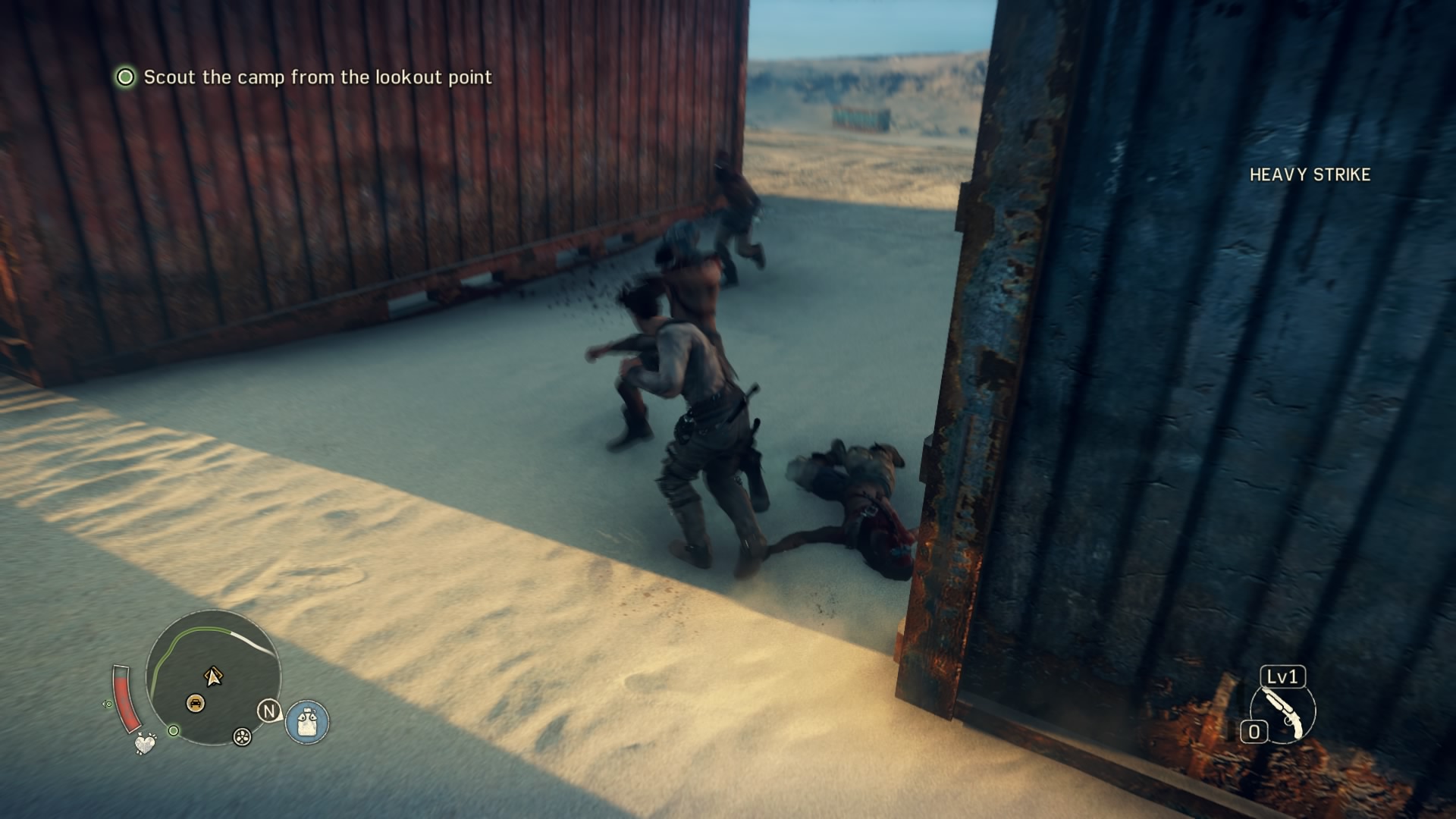Select the car marker on the minimap

coord(195,704)
